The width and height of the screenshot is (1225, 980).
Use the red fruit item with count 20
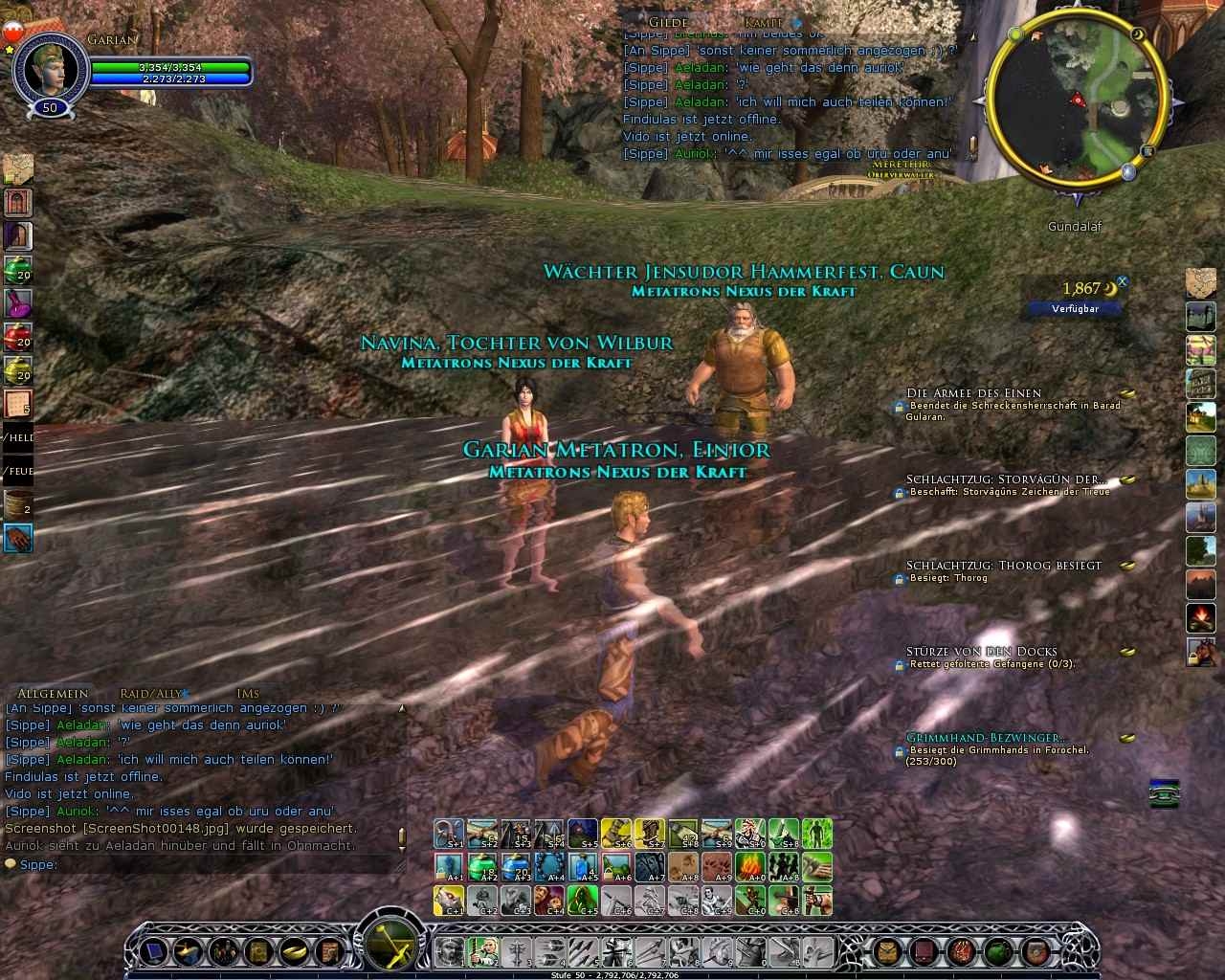[x=18, y=337]
